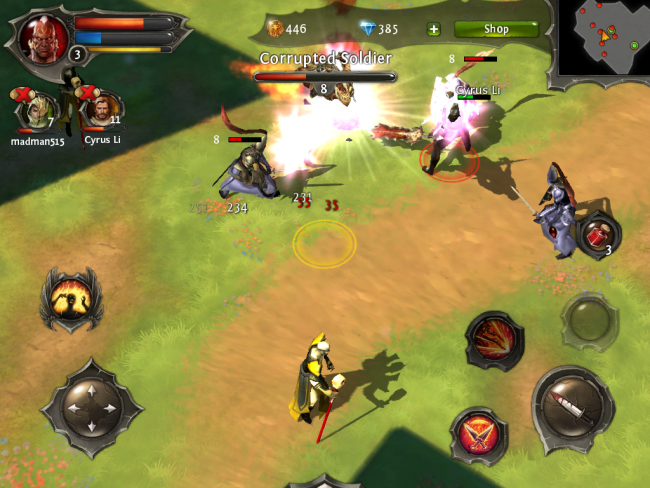650x488 pixels.
Task: Click the directional movement pad
Action: (x=92, y=407)
